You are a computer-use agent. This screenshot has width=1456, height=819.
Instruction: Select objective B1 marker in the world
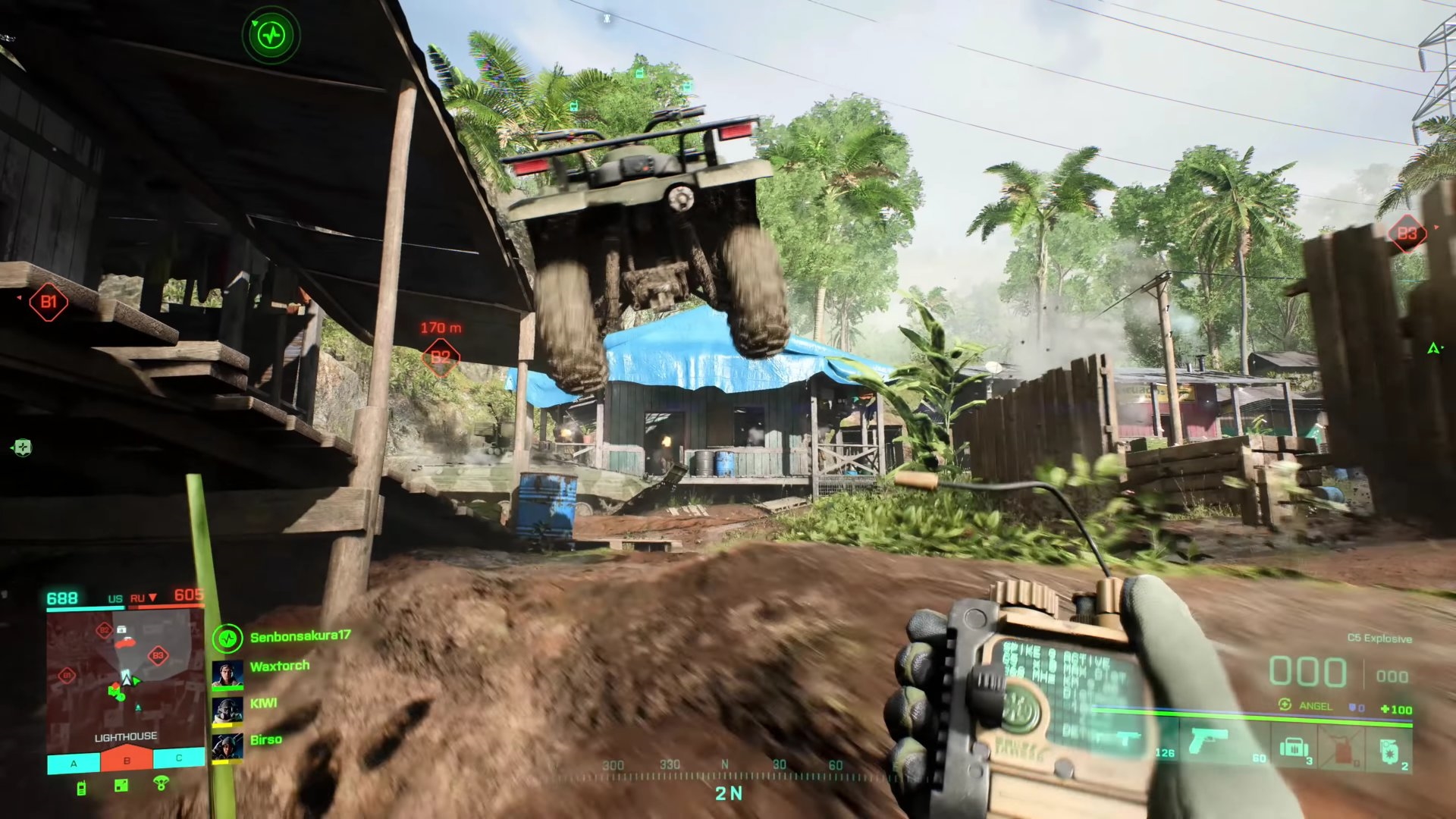49,303
